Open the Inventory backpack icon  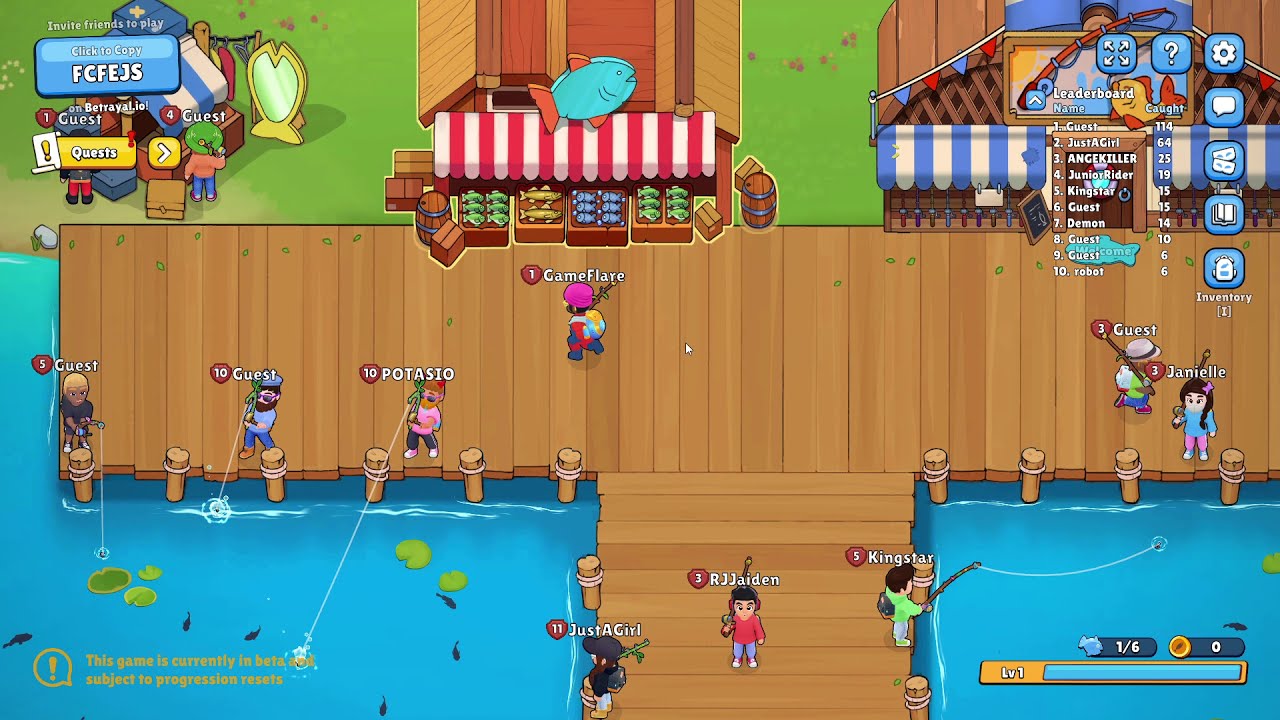(1222, 268)
